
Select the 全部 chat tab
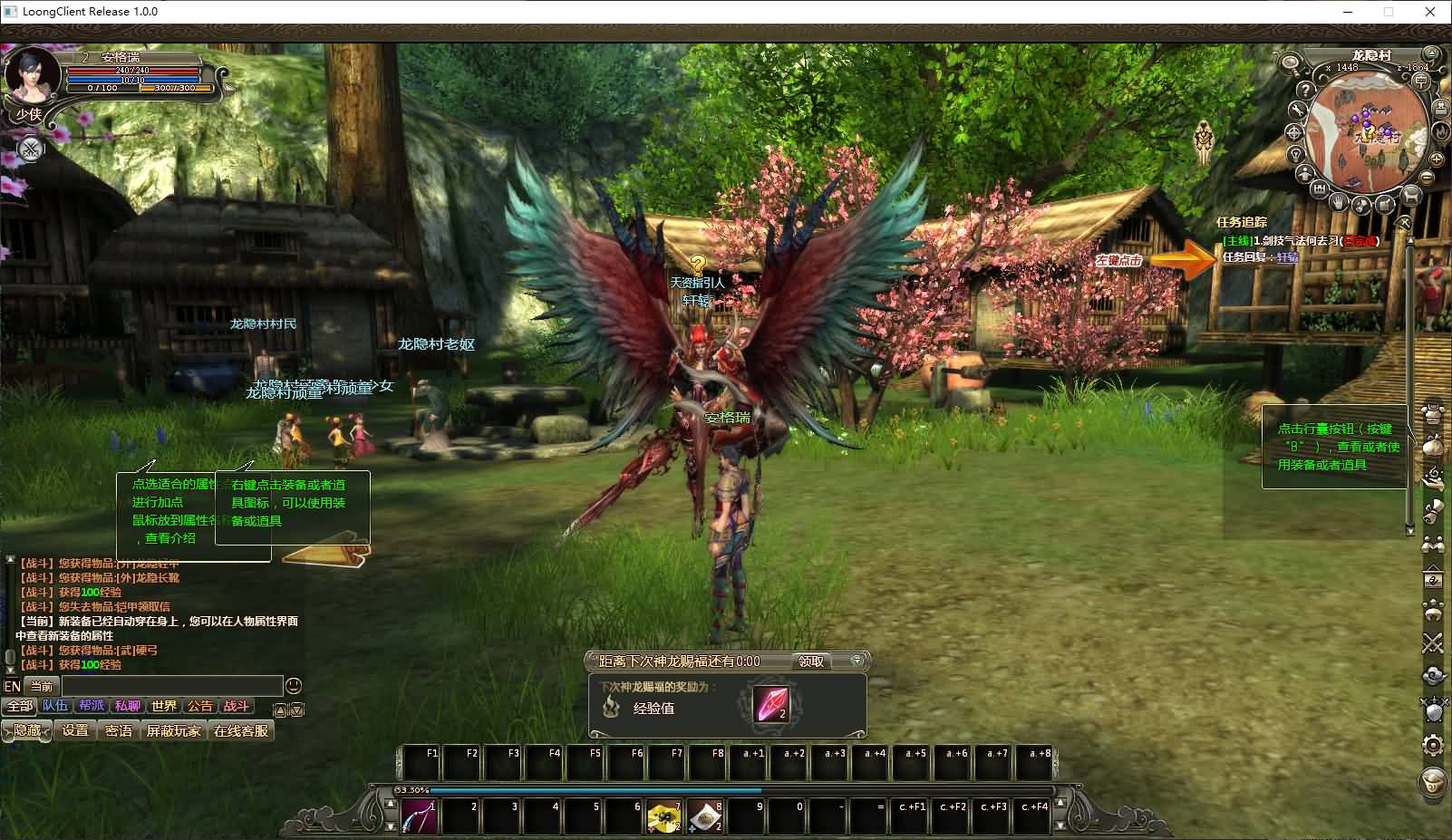pos(19,706)
